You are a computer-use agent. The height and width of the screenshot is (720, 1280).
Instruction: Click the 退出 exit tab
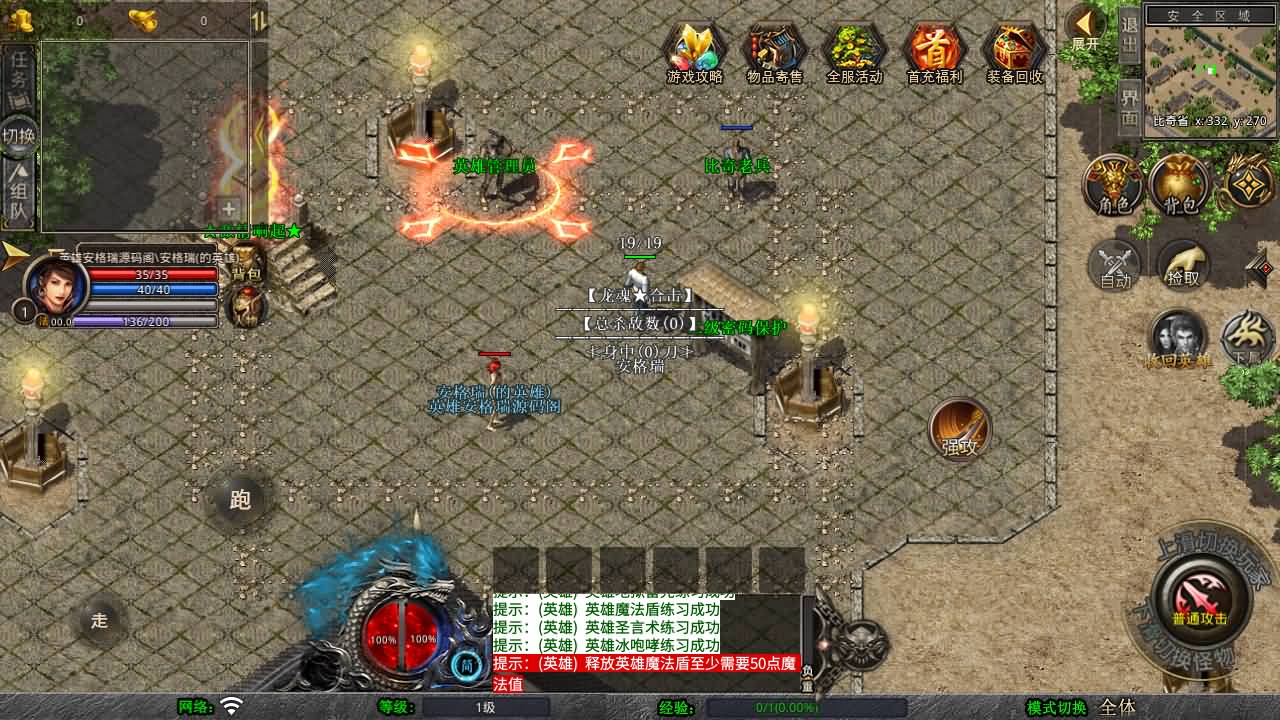pos(1129,35)
